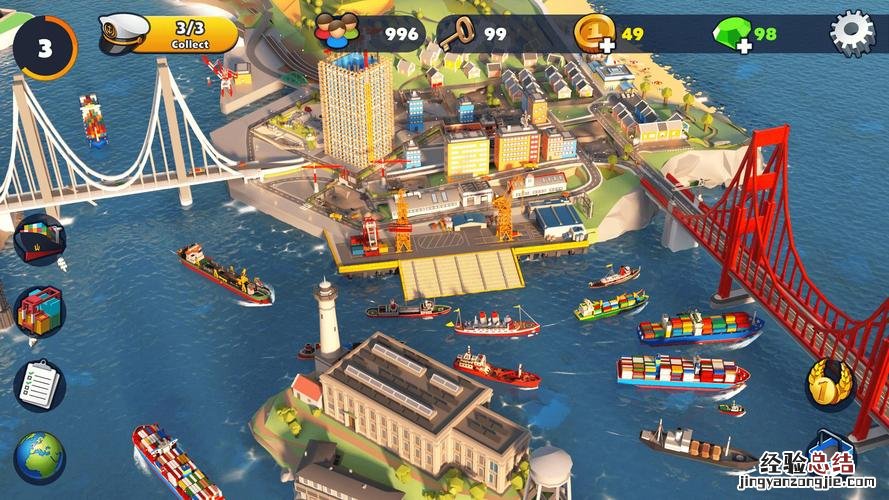The height and width of the screenshot is (500, 889).
Task: Tap the level 3 badge
Action: [x=45, y=47]
